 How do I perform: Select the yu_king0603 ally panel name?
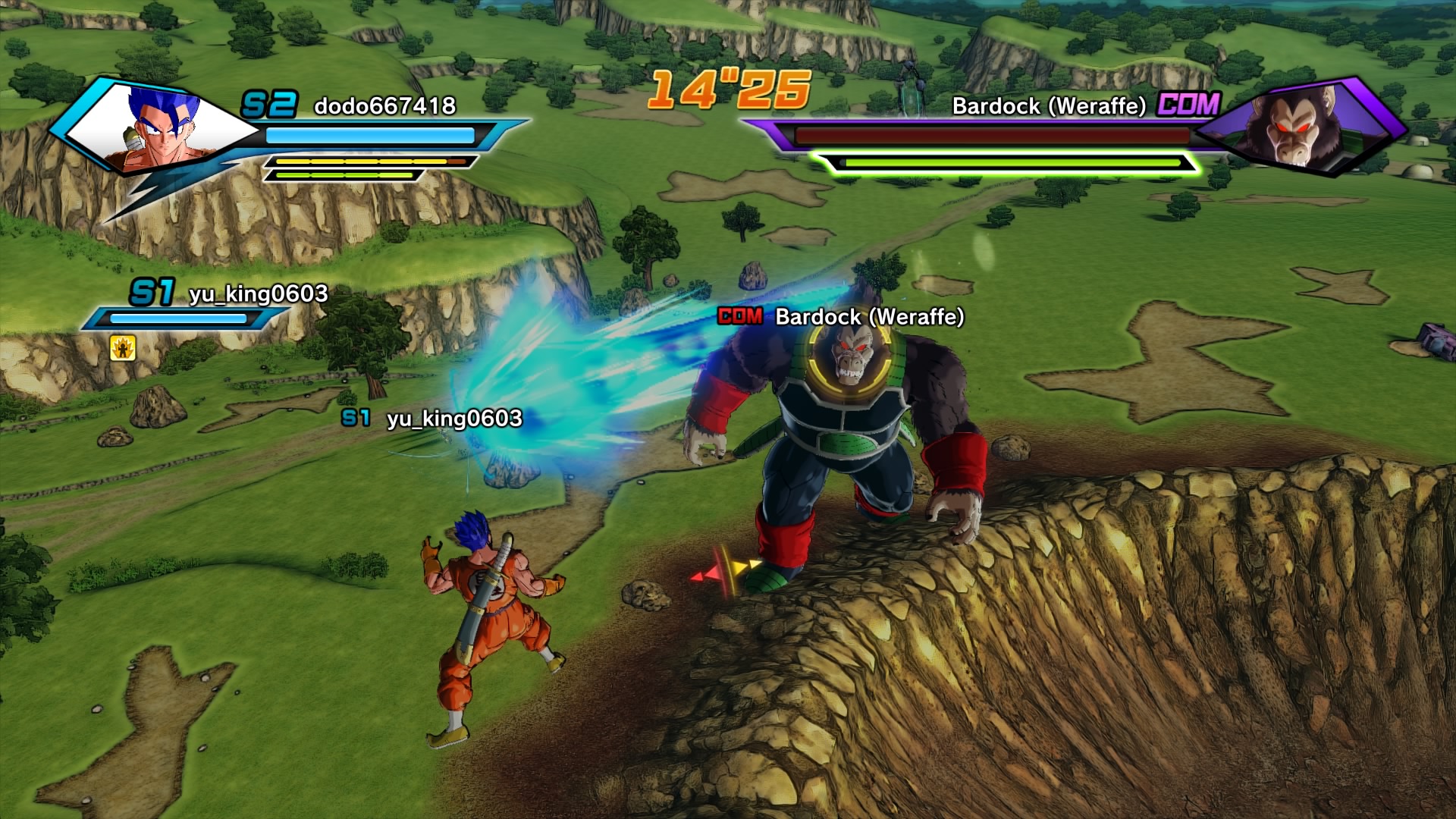point(258,293)
